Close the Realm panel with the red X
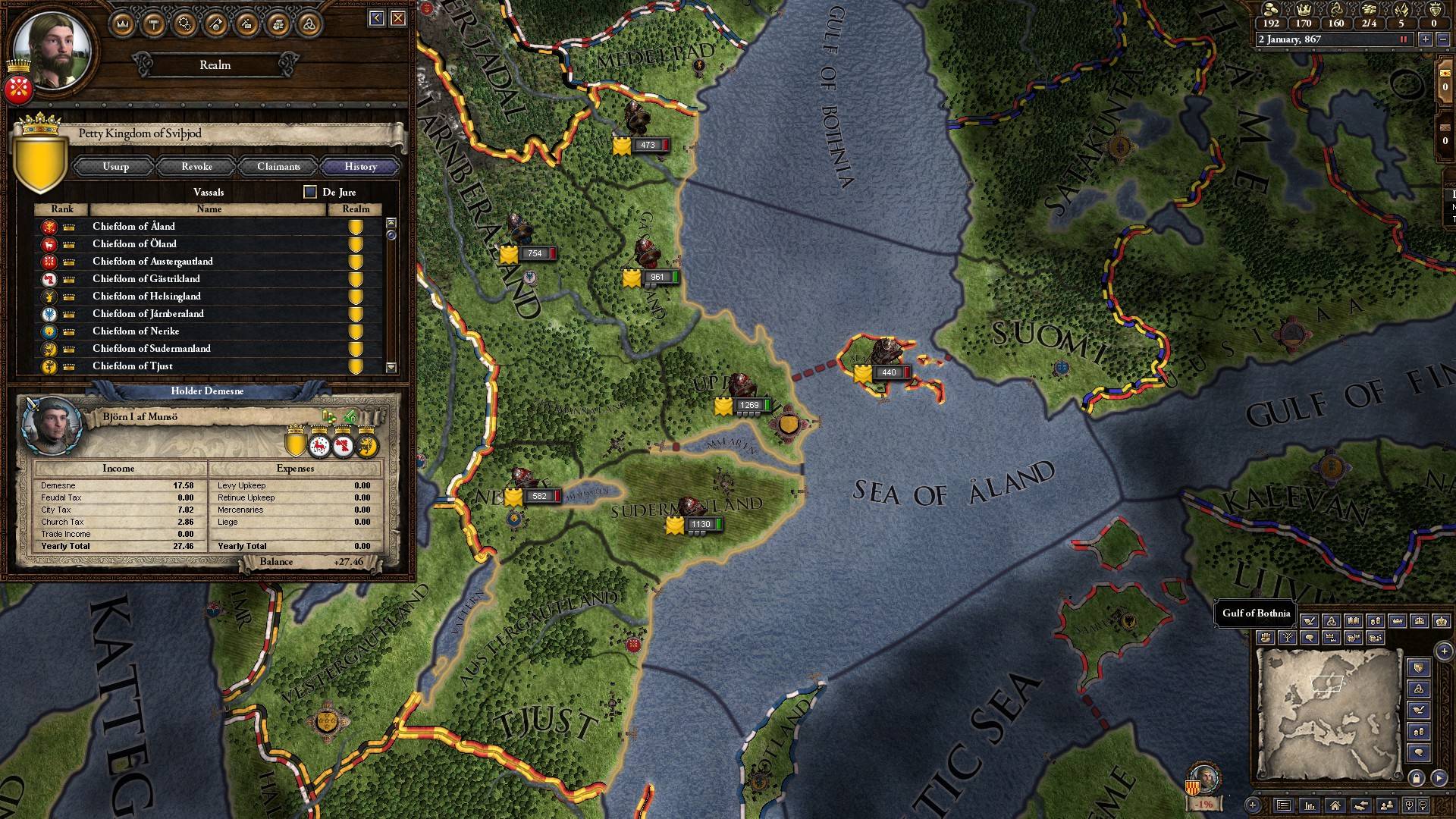 tap(399, 18)
